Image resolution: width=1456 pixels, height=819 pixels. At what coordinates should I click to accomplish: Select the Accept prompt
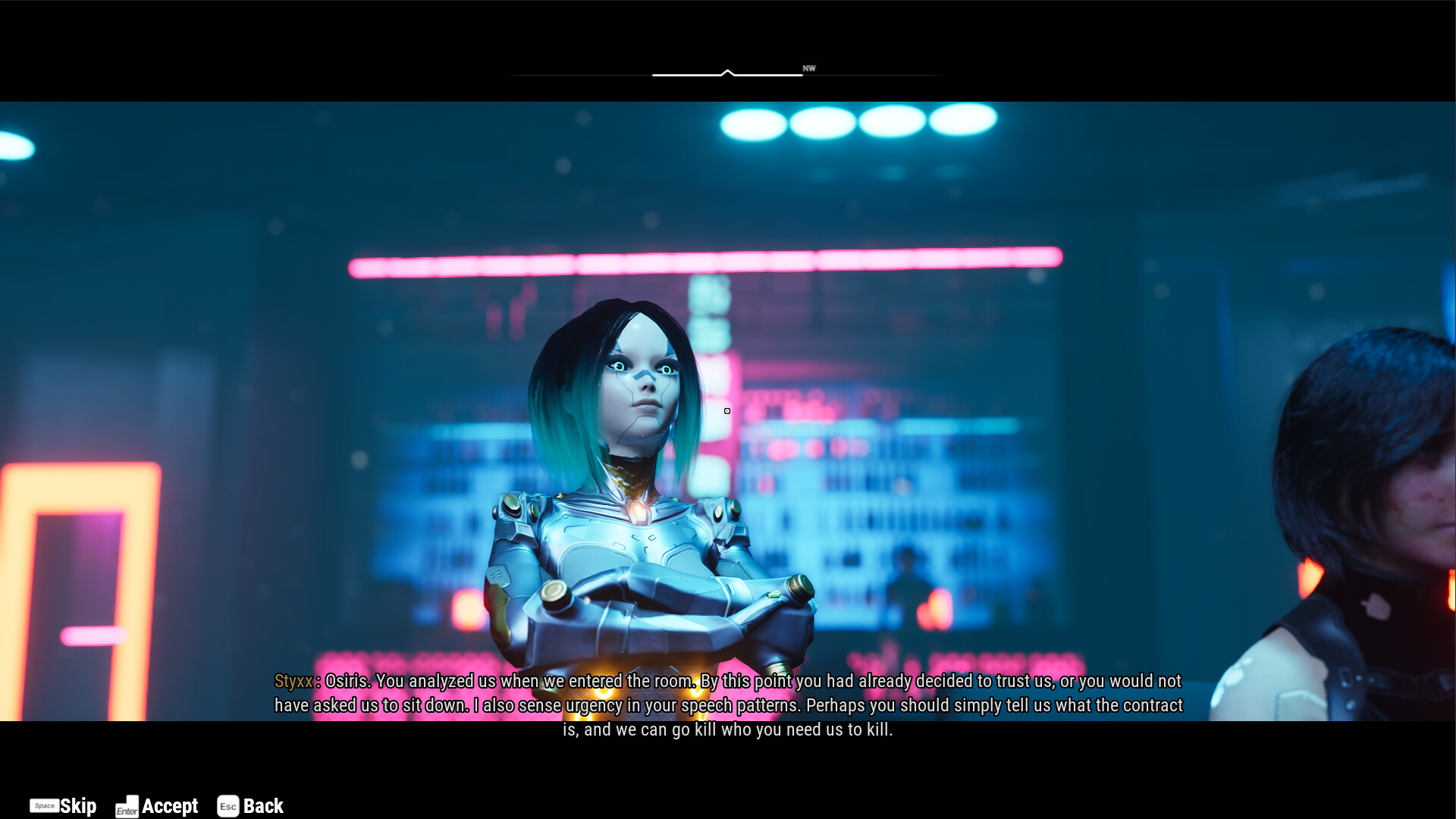click(x=170, y=806)
